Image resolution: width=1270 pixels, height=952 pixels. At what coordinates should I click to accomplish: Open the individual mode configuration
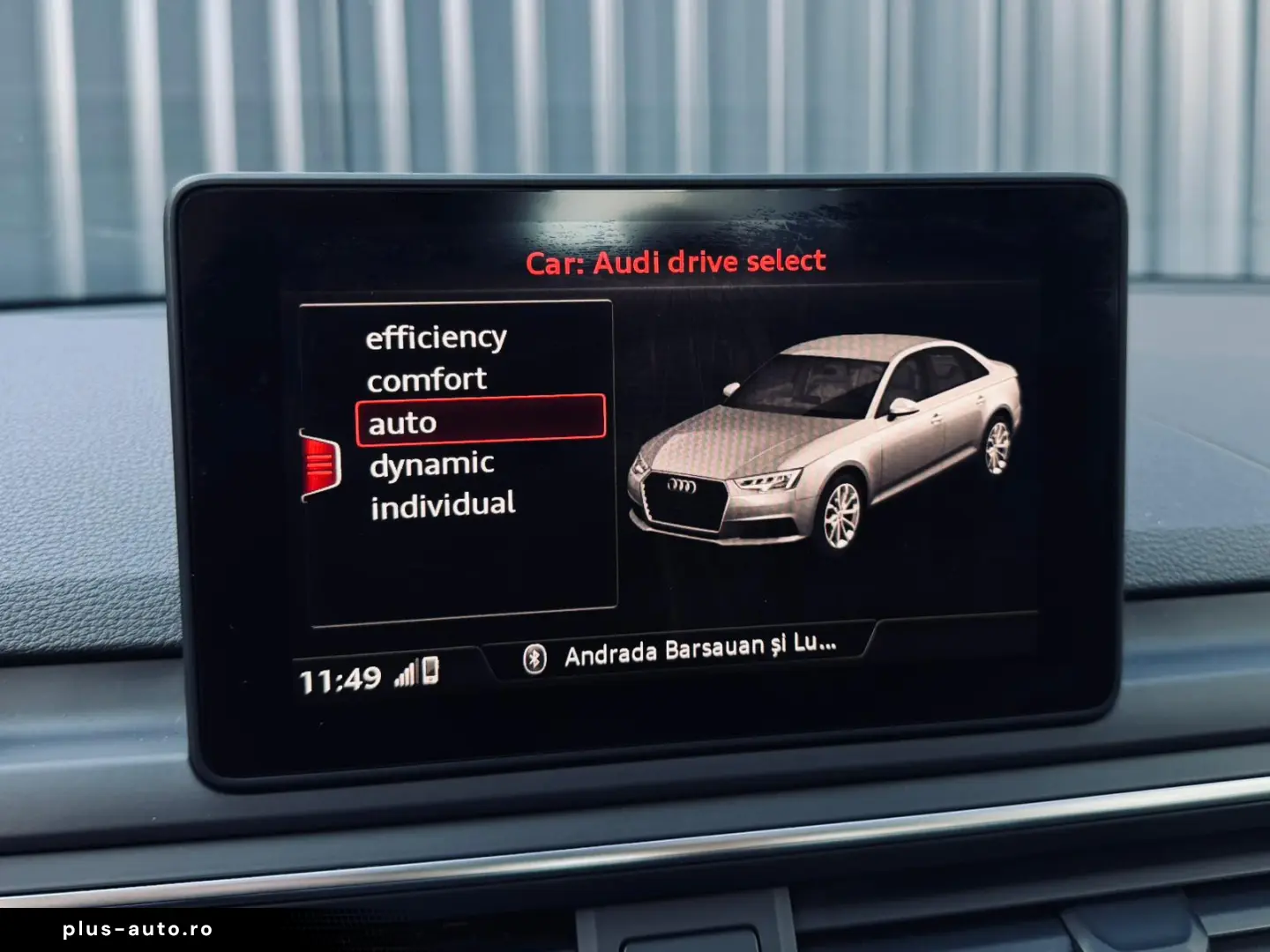click(444, 504)
